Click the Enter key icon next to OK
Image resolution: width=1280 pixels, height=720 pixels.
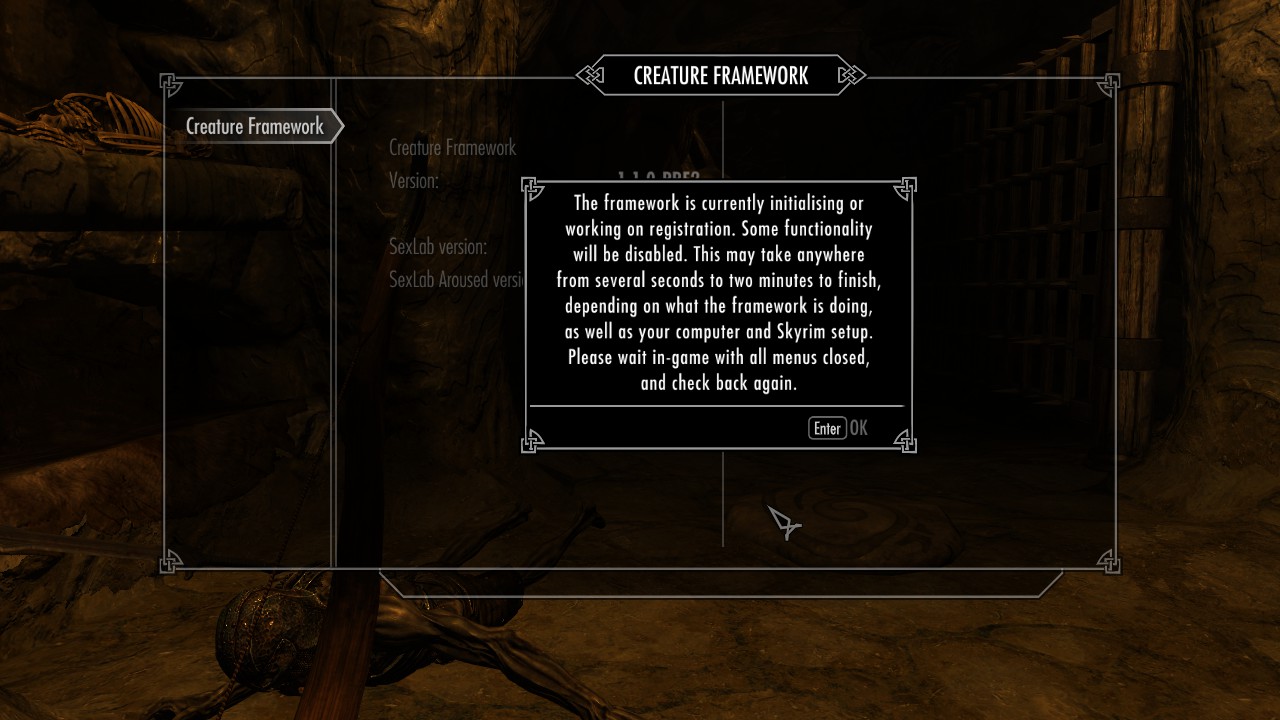point(827,428)
